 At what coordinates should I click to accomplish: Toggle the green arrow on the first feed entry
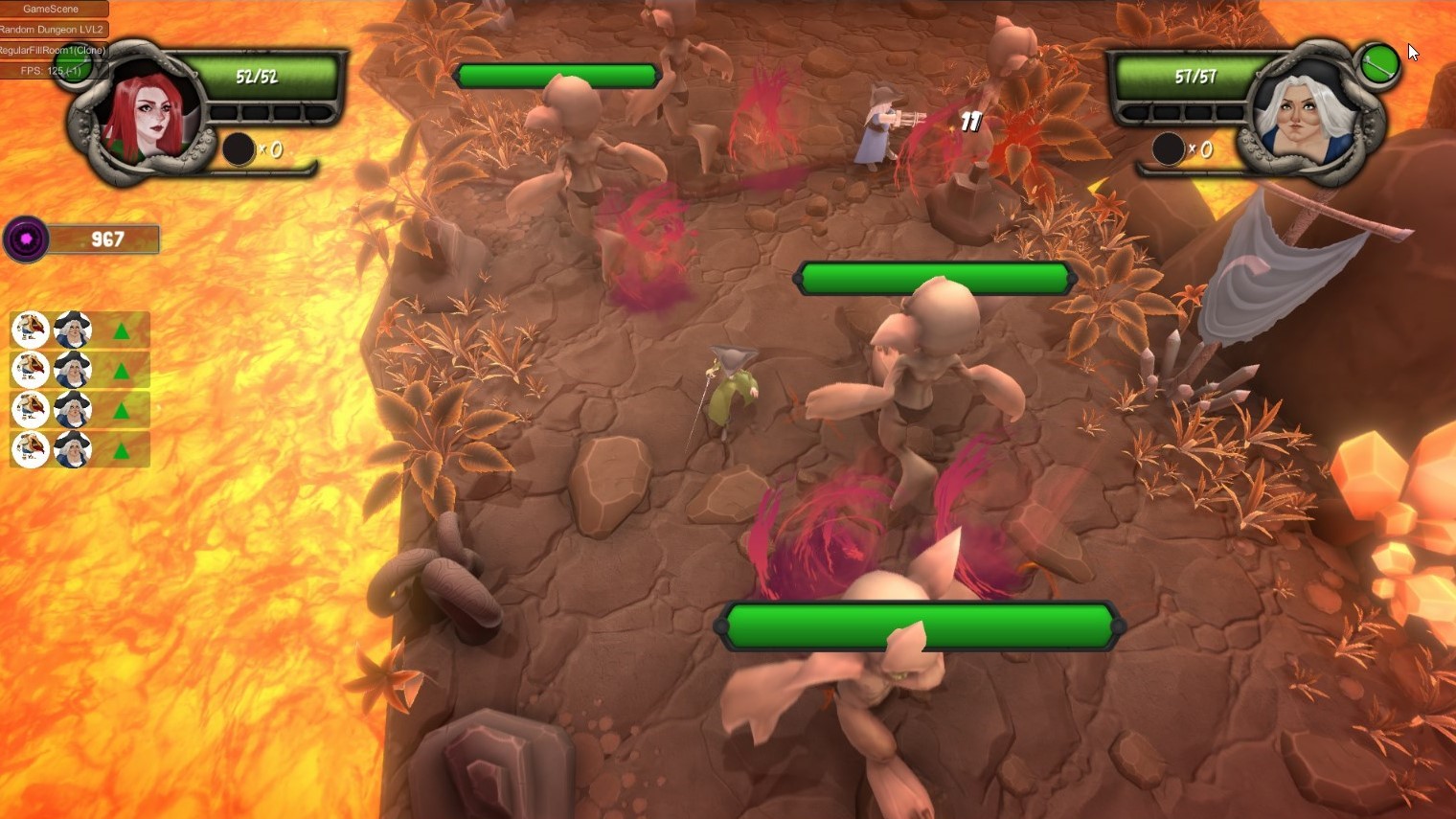click(x=123, y=329)
